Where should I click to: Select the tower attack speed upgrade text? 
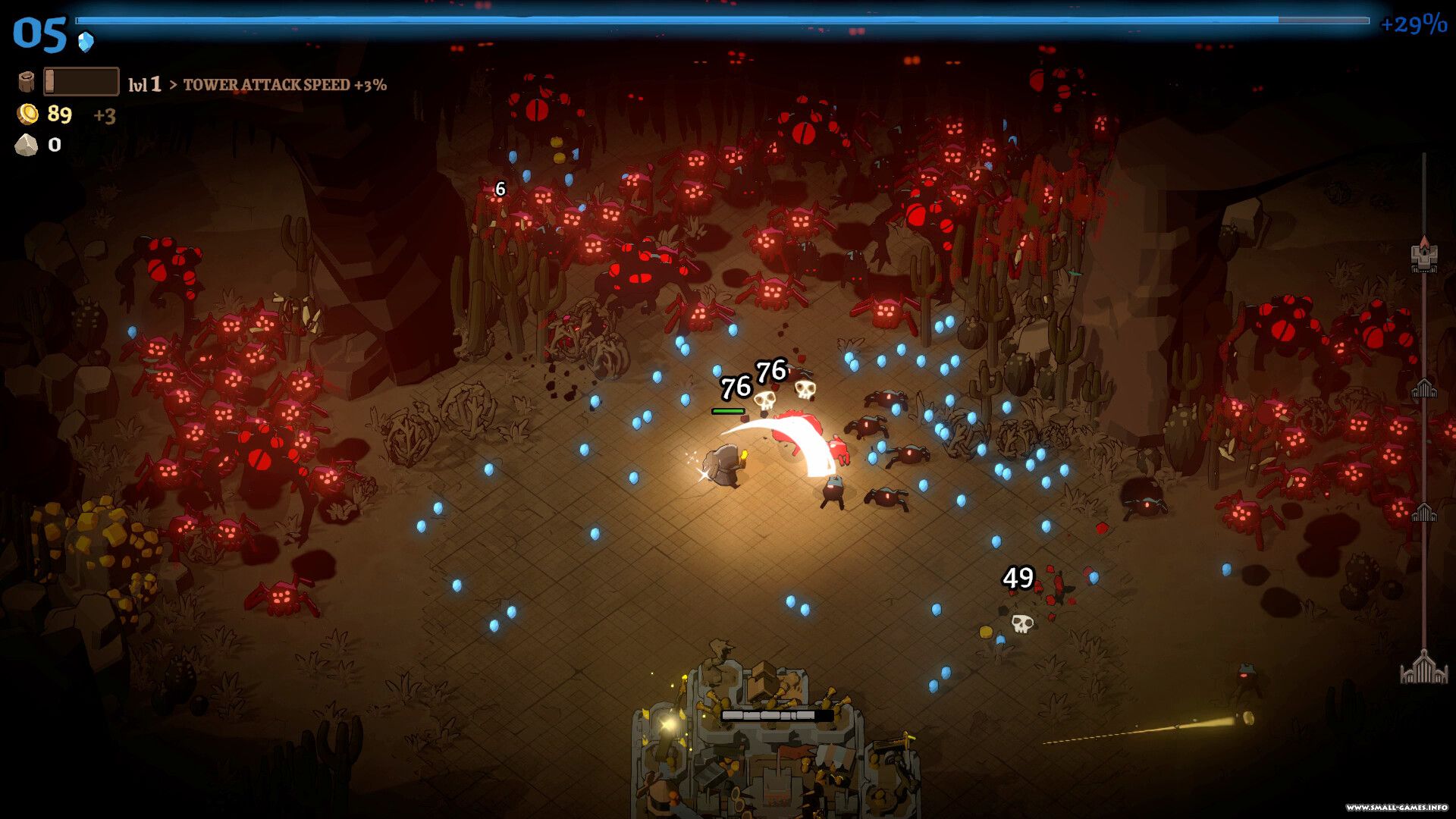click(x=284, y=85)
